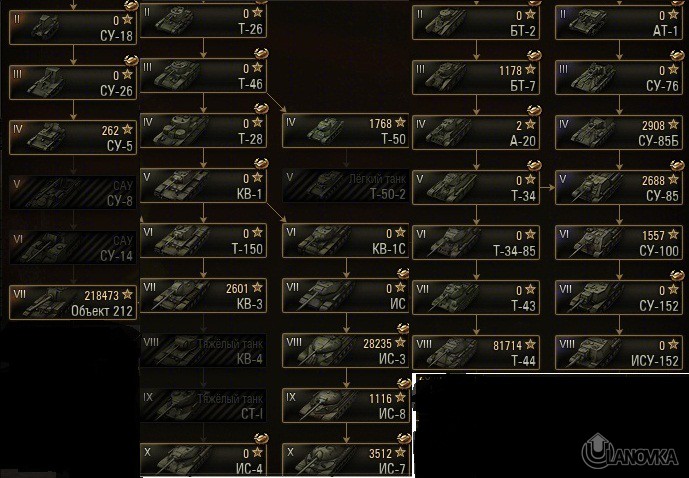Select the ИС-3 heavy tank
The width and height of the screenshot is (689, 478).
click(347, 350)
